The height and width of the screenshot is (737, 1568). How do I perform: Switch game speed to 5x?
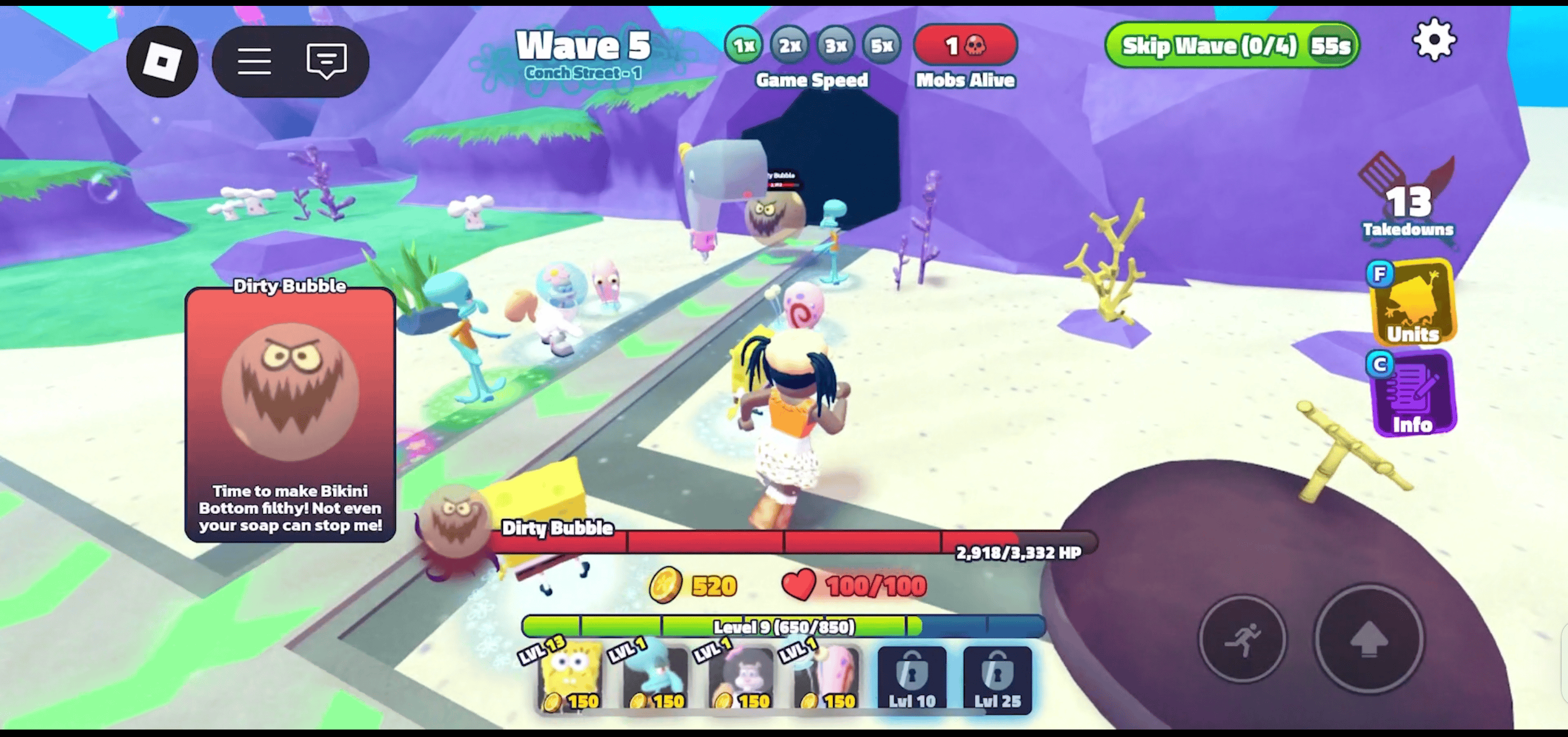pos(882,45)
